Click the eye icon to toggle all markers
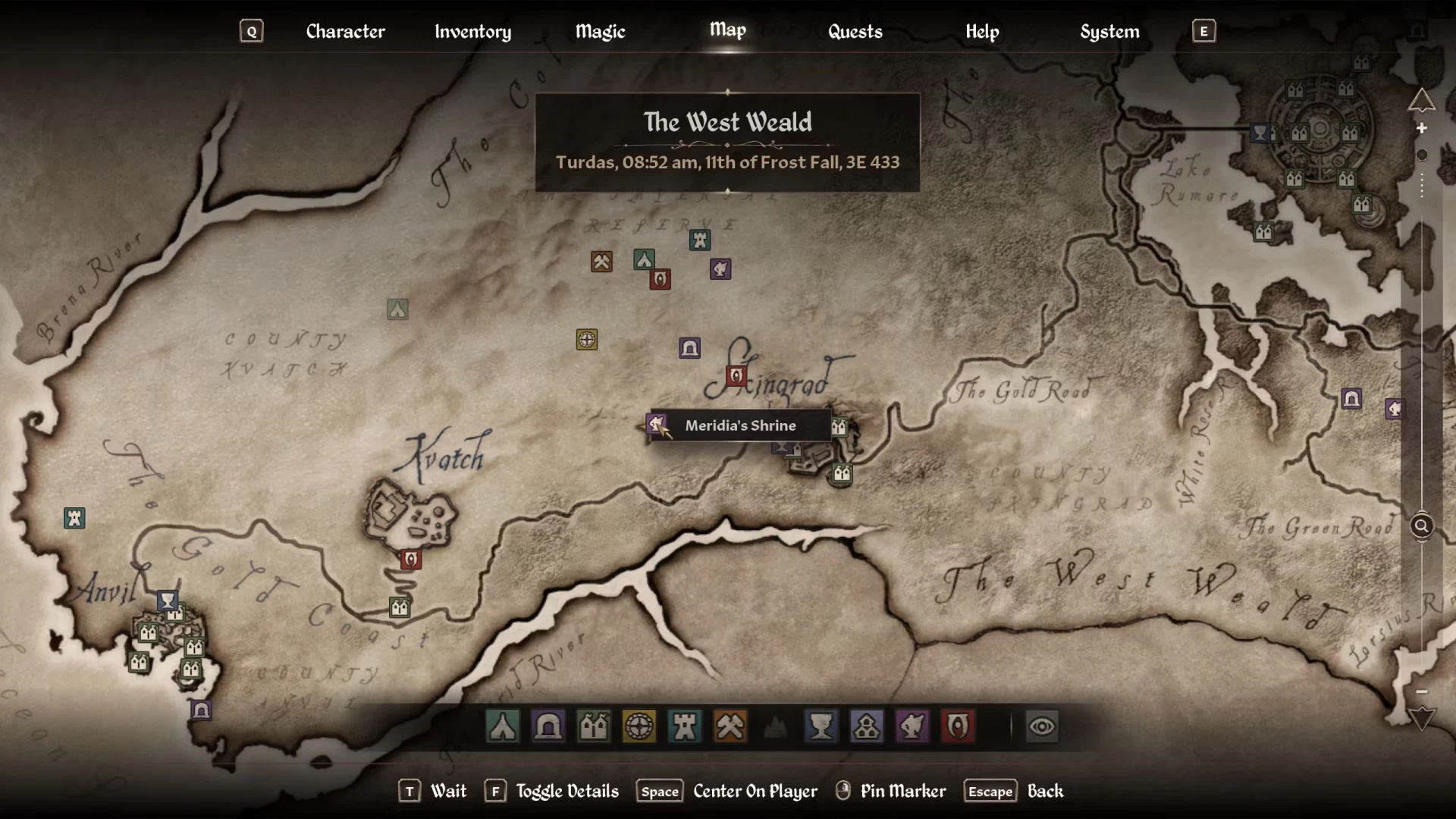1456x819 pixels. (x=1042, y=726)
